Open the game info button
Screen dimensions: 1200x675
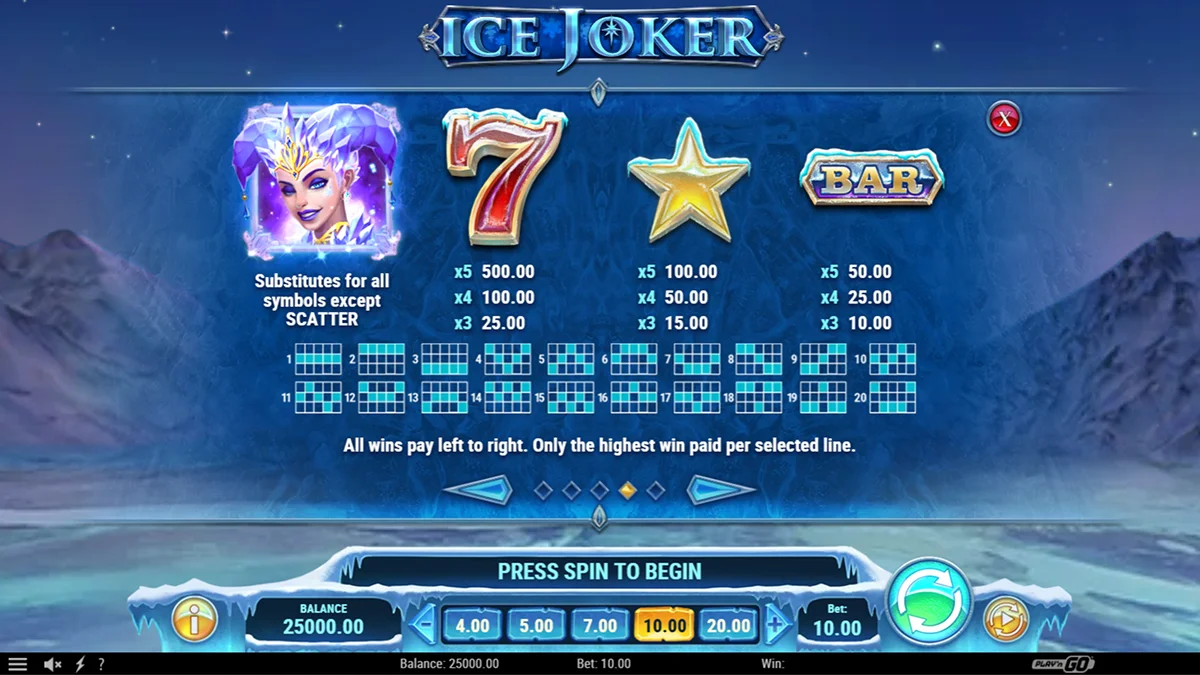pos(194,619)
